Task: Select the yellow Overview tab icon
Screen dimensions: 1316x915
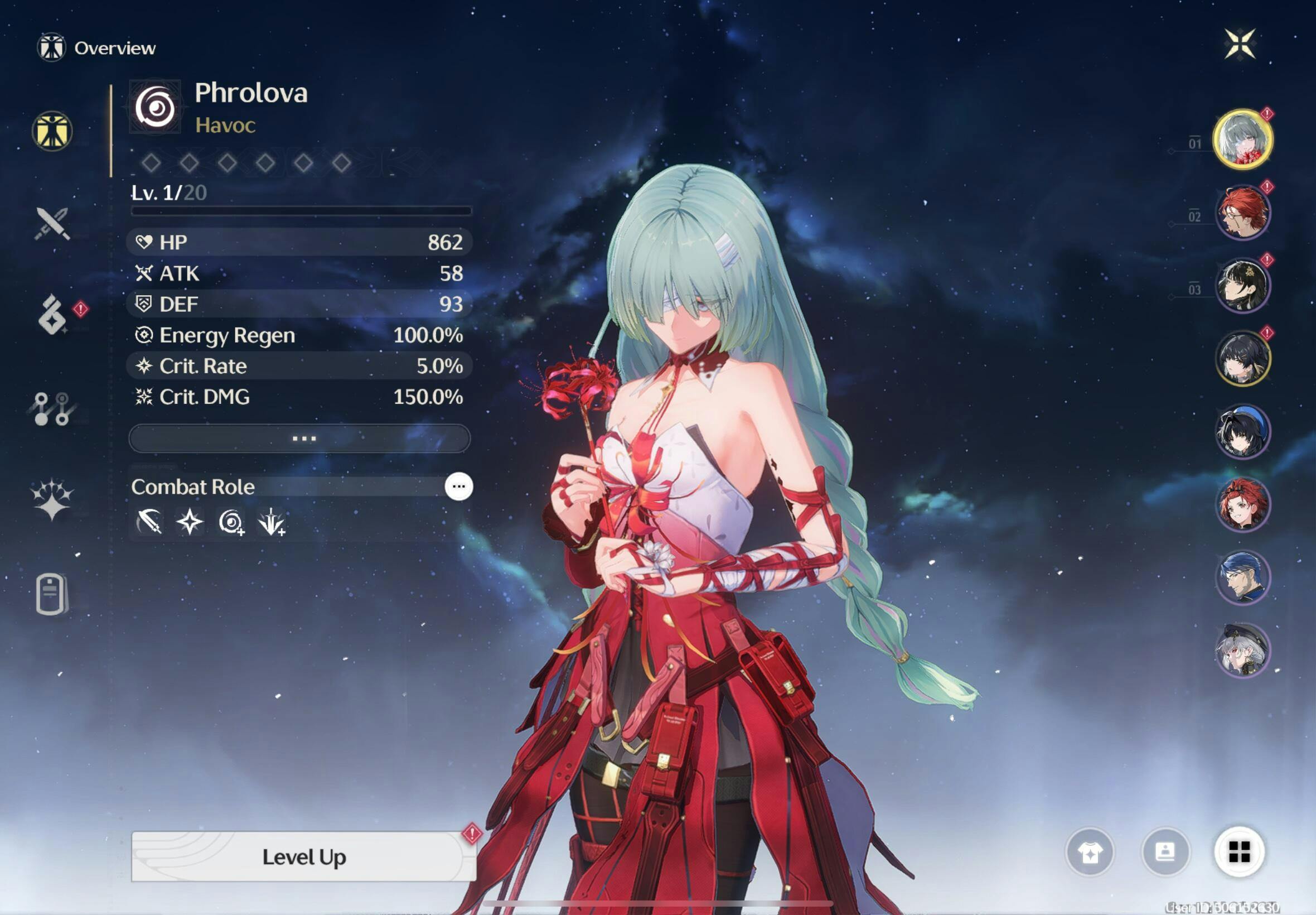Action: pos(52,131)
